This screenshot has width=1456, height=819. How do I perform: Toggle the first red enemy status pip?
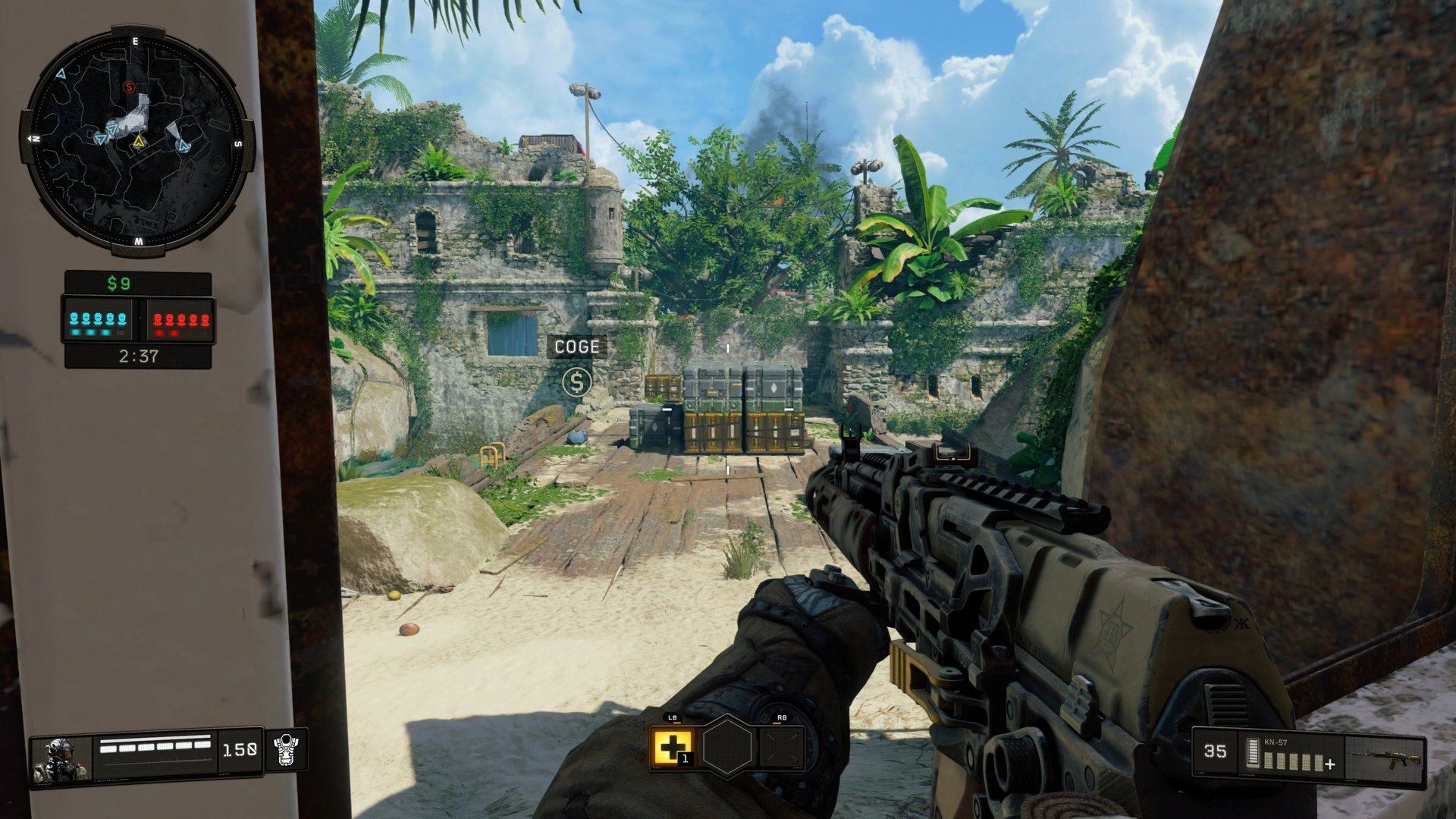coord(157,318)
